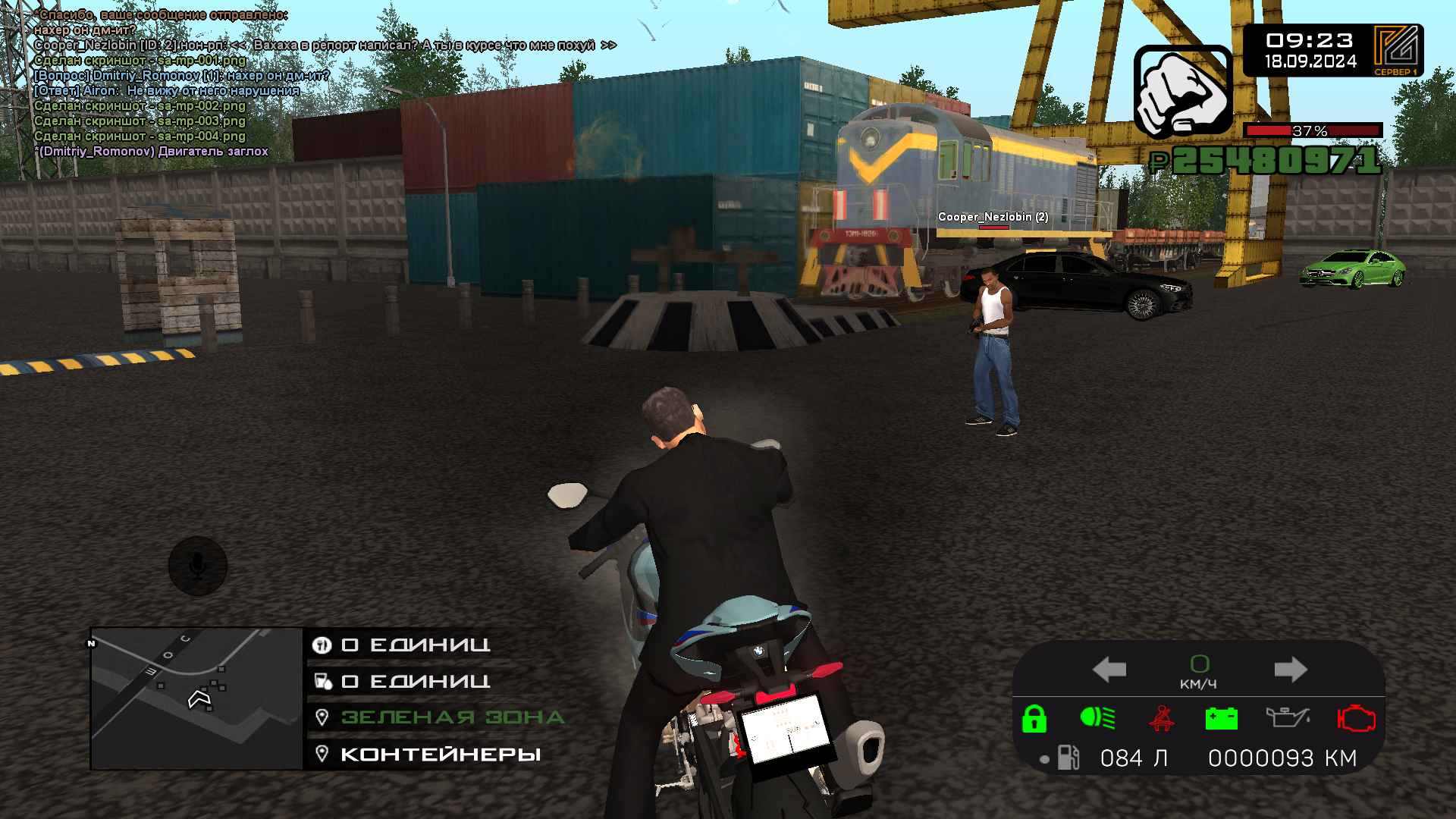Click the green battery indicator icon

[1221, 718]
